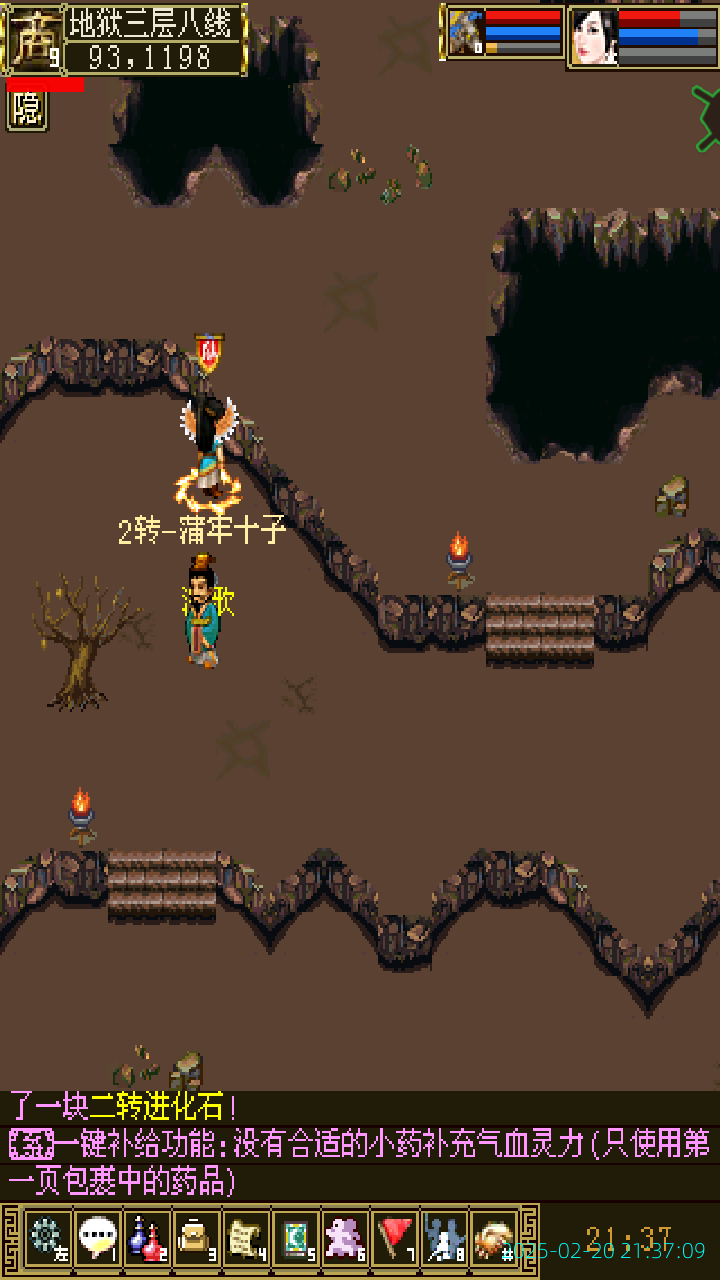
Task: Open the two-figures team icon
Action: click(x=445, y=1238)
